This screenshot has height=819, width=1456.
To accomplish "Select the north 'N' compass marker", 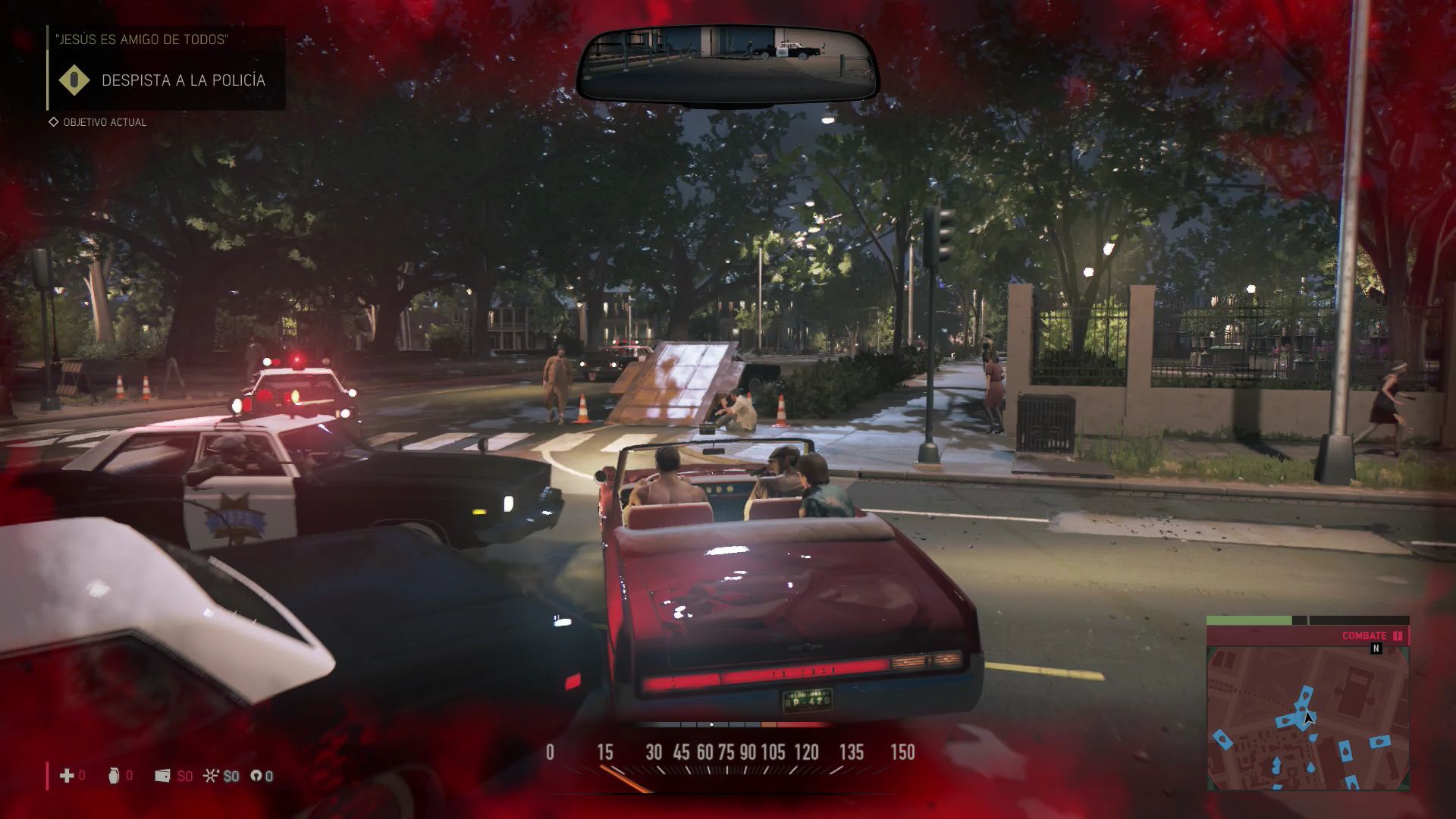I will click(x=1376, y=648).
